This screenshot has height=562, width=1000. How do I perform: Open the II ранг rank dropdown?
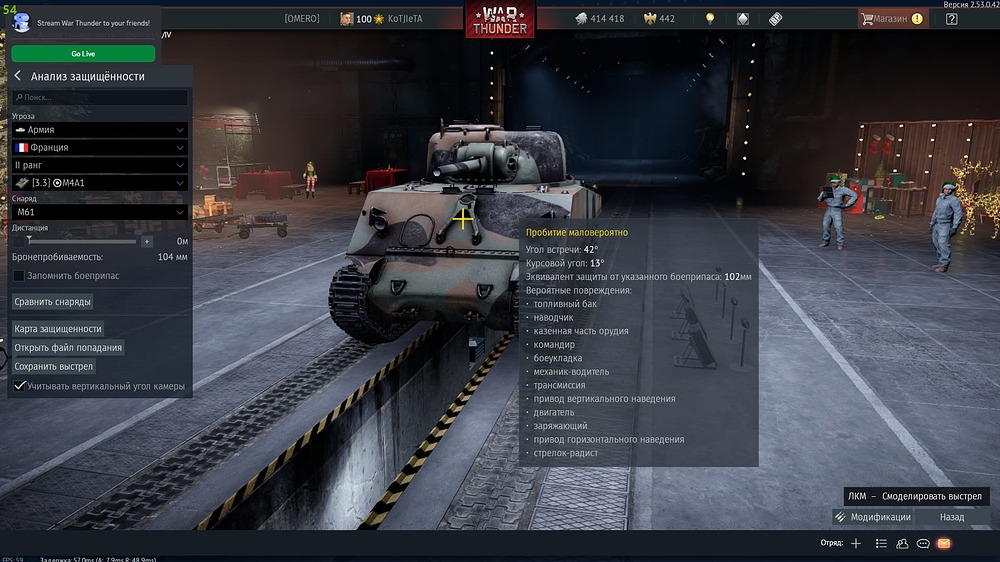99,165
